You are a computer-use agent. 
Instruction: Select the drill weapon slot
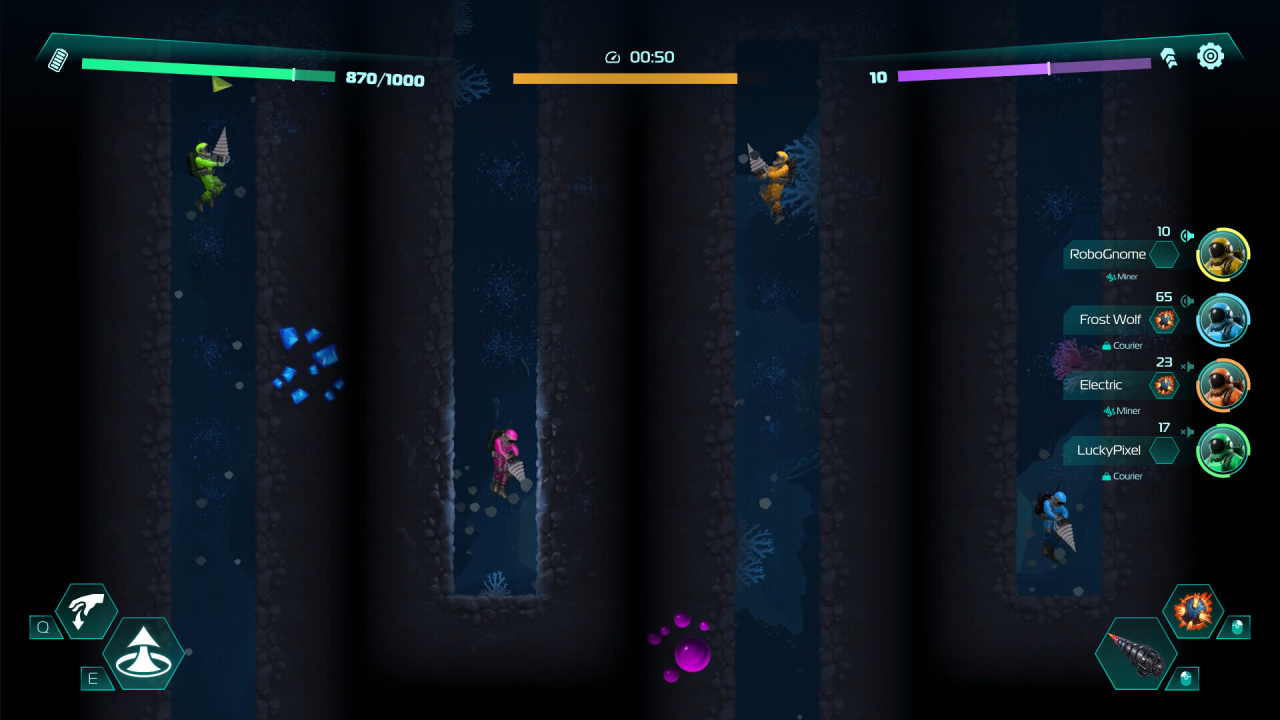pyautogui.click(x=1135, y=653)
